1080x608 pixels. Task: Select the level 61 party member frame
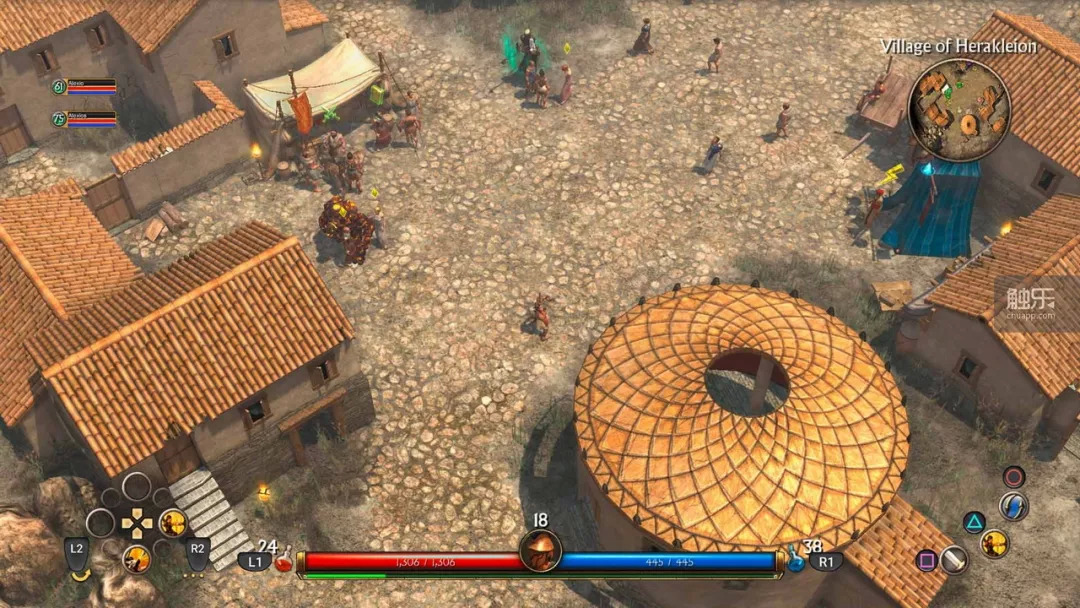85,87
